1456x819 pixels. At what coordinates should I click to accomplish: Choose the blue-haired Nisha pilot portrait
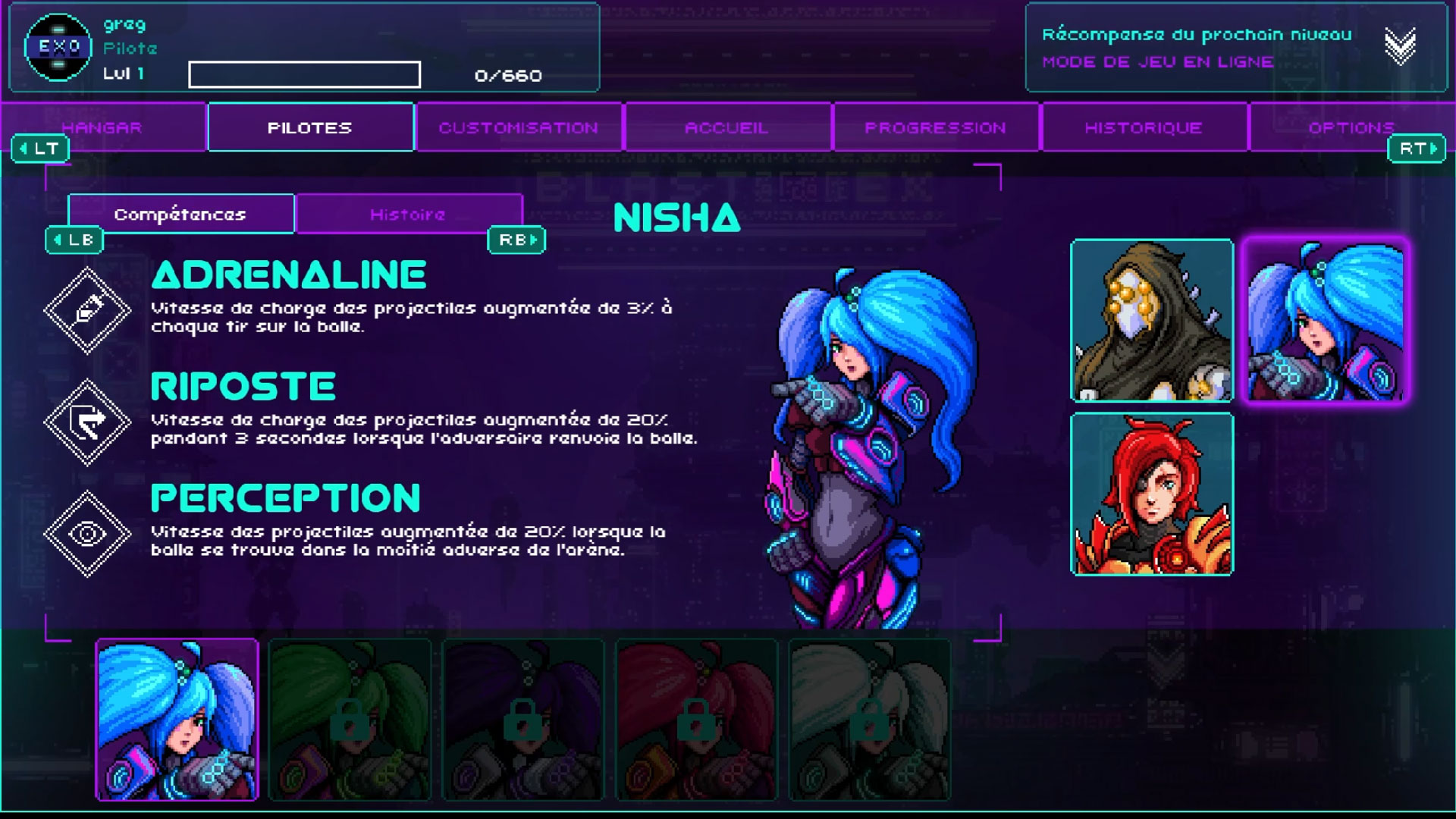coord(1325,320)
